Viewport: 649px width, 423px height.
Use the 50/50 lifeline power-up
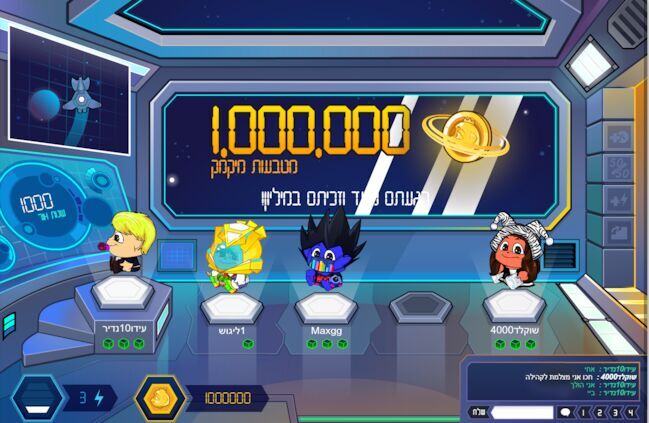(617, 167)
